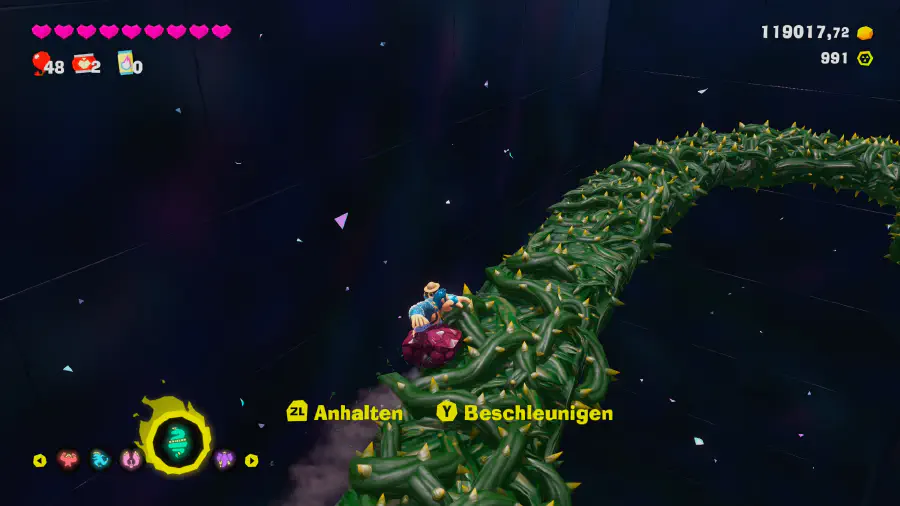Select the purple elephant transformation
The image size is (900, 506).
(x=224, y=459)
